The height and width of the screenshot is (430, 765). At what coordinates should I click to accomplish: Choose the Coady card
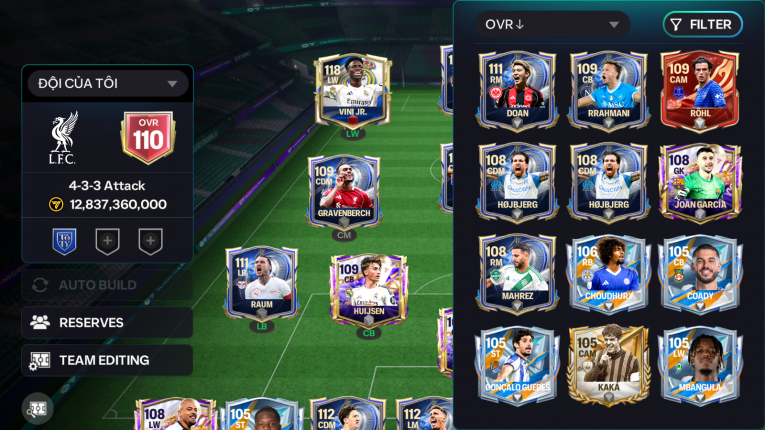pos(699,273)
